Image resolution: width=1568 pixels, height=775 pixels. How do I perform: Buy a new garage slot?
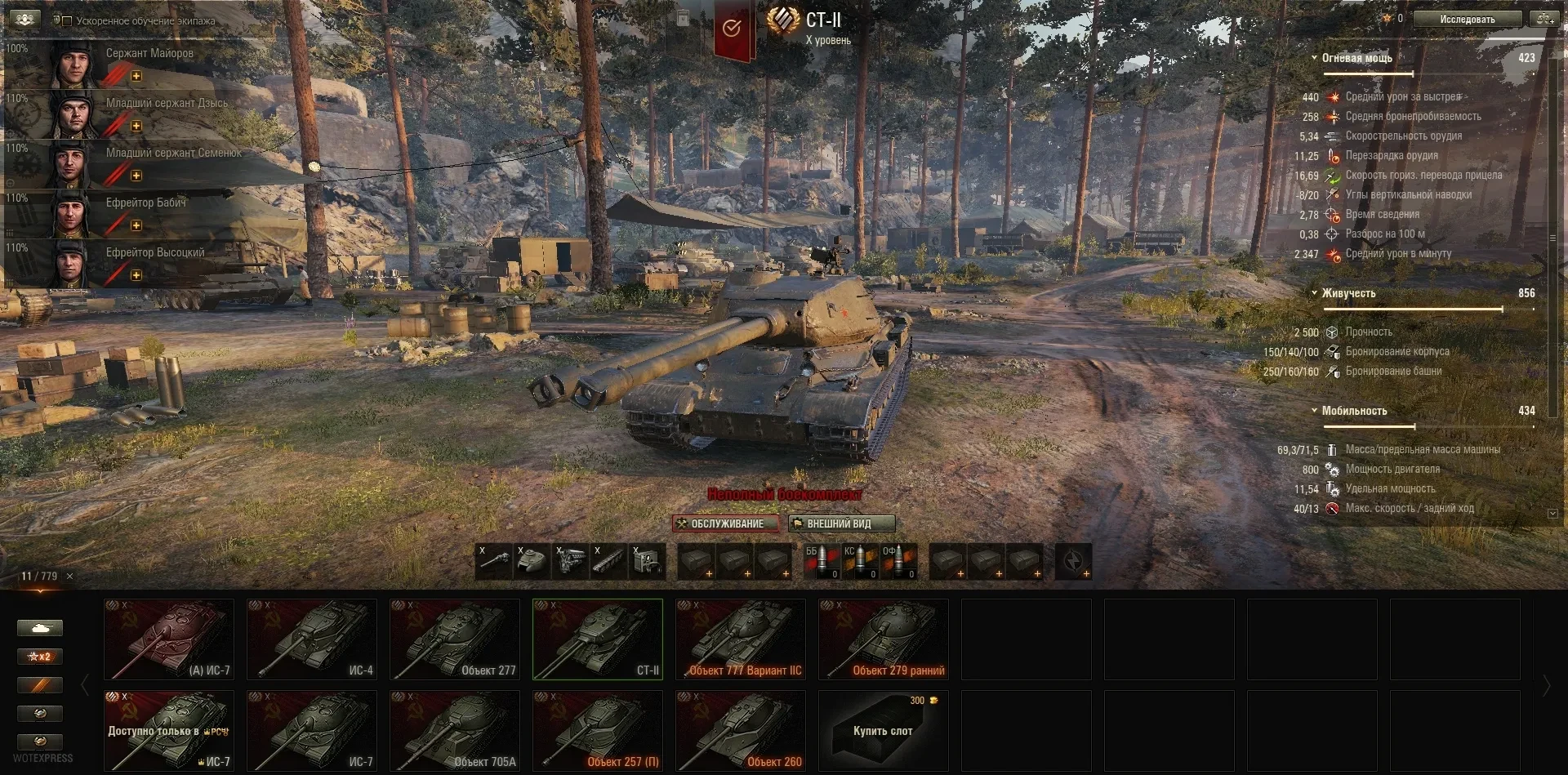884,730
